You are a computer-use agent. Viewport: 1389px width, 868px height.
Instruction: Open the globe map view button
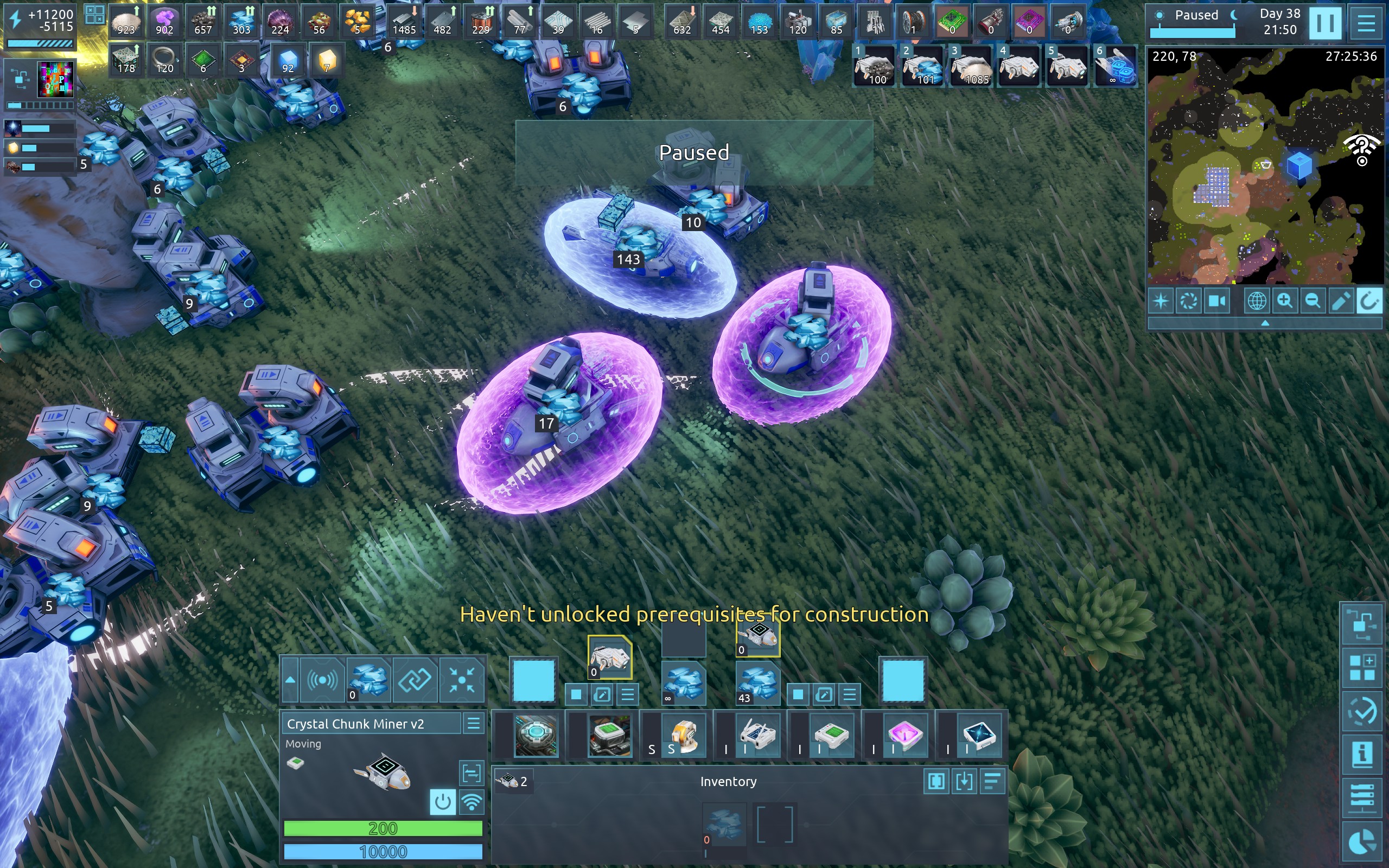(1256, 301)
